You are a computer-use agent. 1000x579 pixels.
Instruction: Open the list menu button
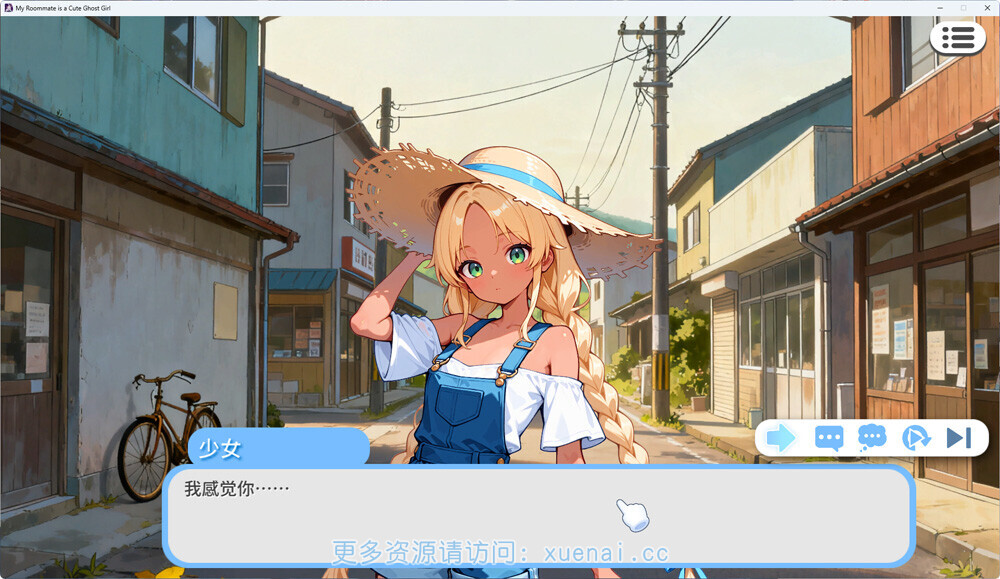[957, 38]
